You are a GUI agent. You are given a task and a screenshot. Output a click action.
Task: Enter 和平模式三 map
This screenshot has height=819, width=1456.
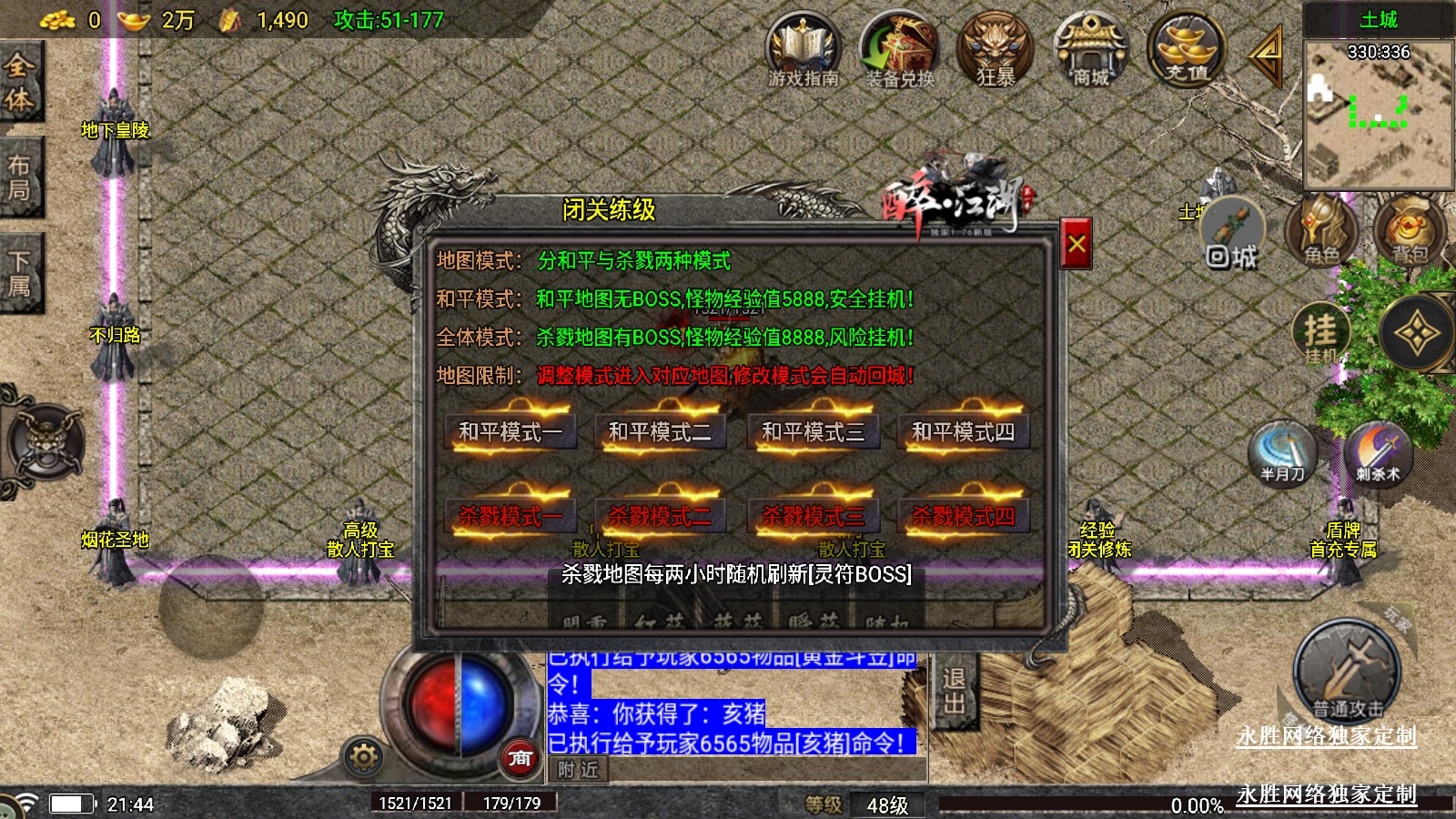pyautogui.click(x=813, y=431)
